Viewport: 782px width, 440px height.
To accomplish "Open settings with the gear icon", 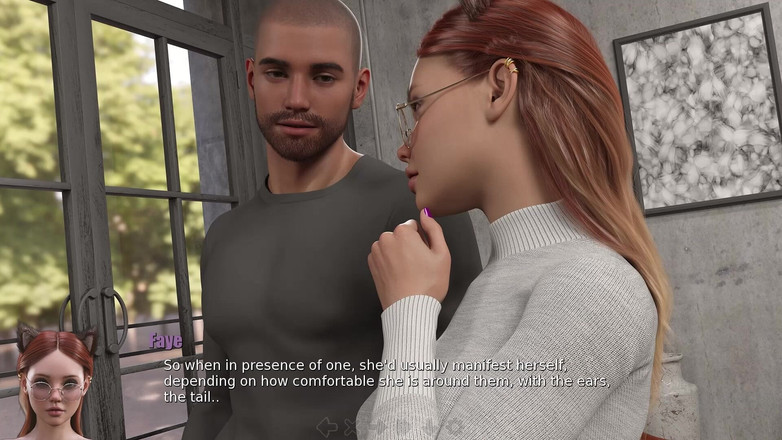I will click(455, 427).
